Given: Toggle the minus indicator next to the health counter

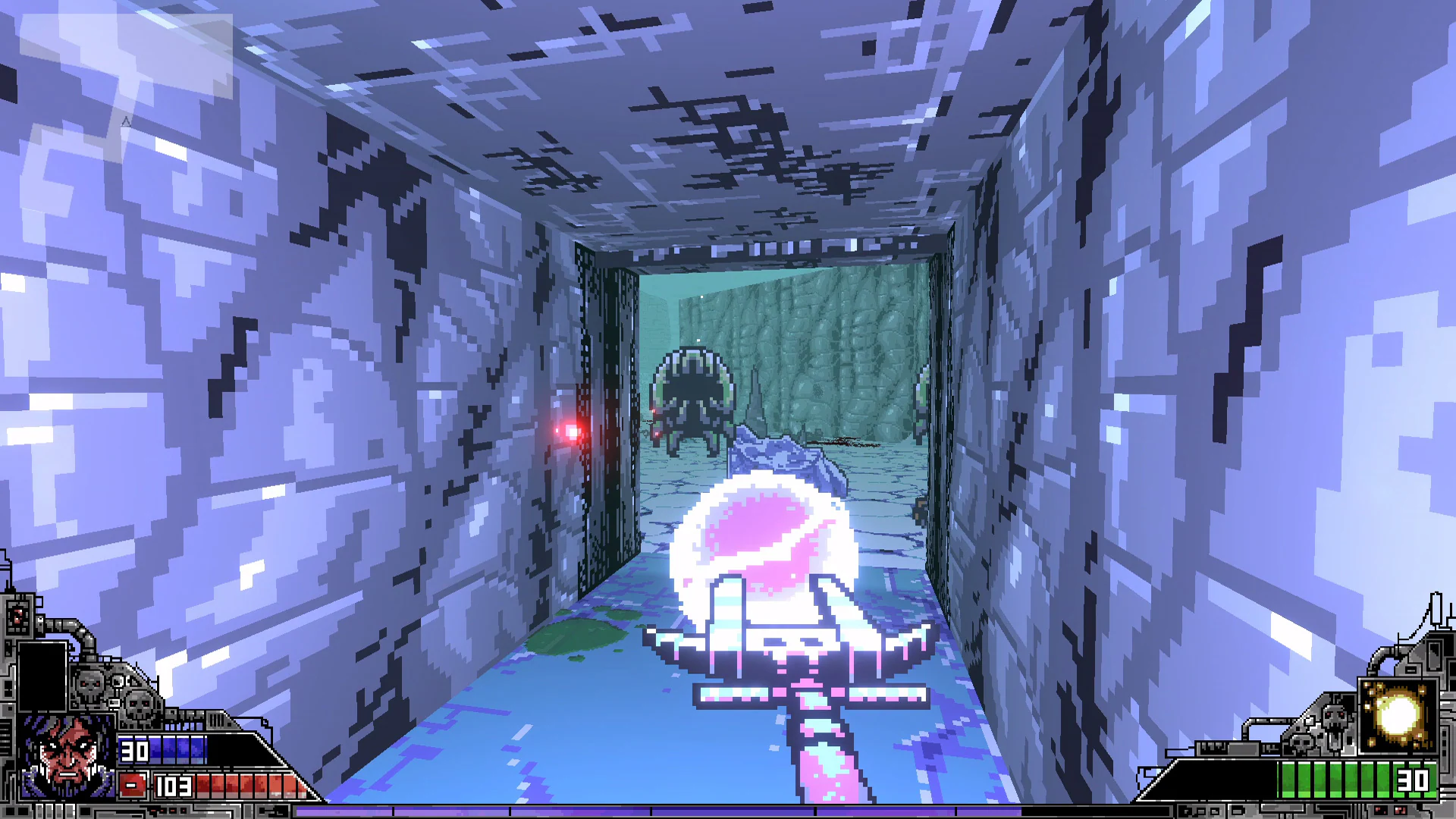Looking at the screenshot, I should coord(133,784).
